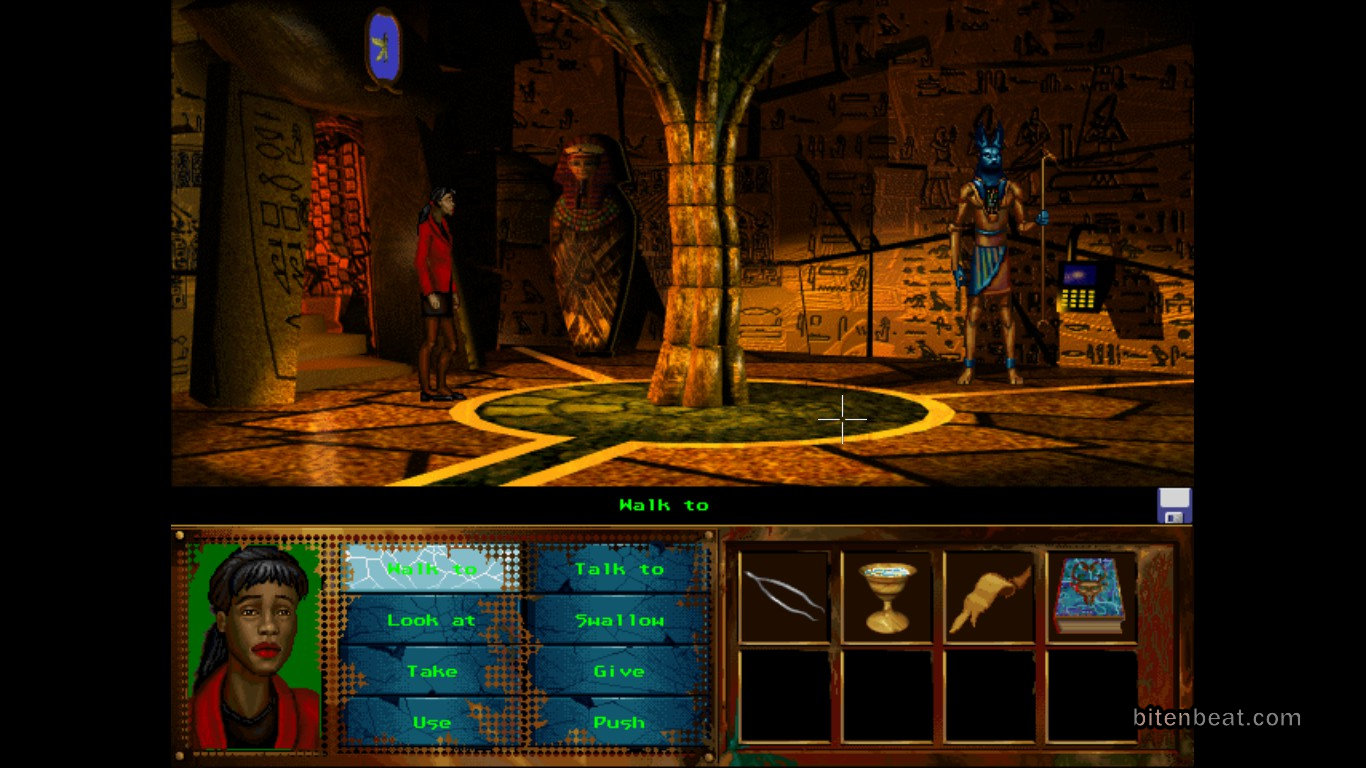Pick the golden goblet inventory item

(x=887, y=596)
